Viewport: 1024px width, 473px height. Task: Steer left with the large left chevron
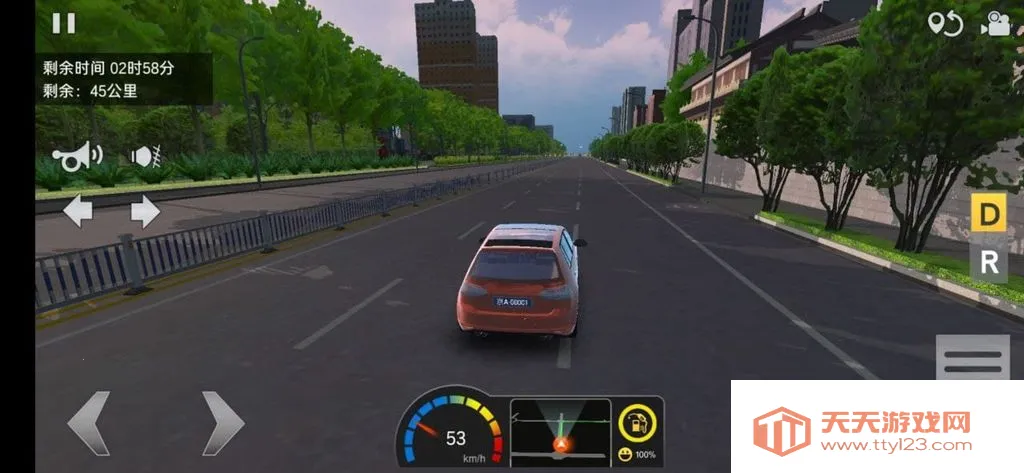(x=88, y=423)
